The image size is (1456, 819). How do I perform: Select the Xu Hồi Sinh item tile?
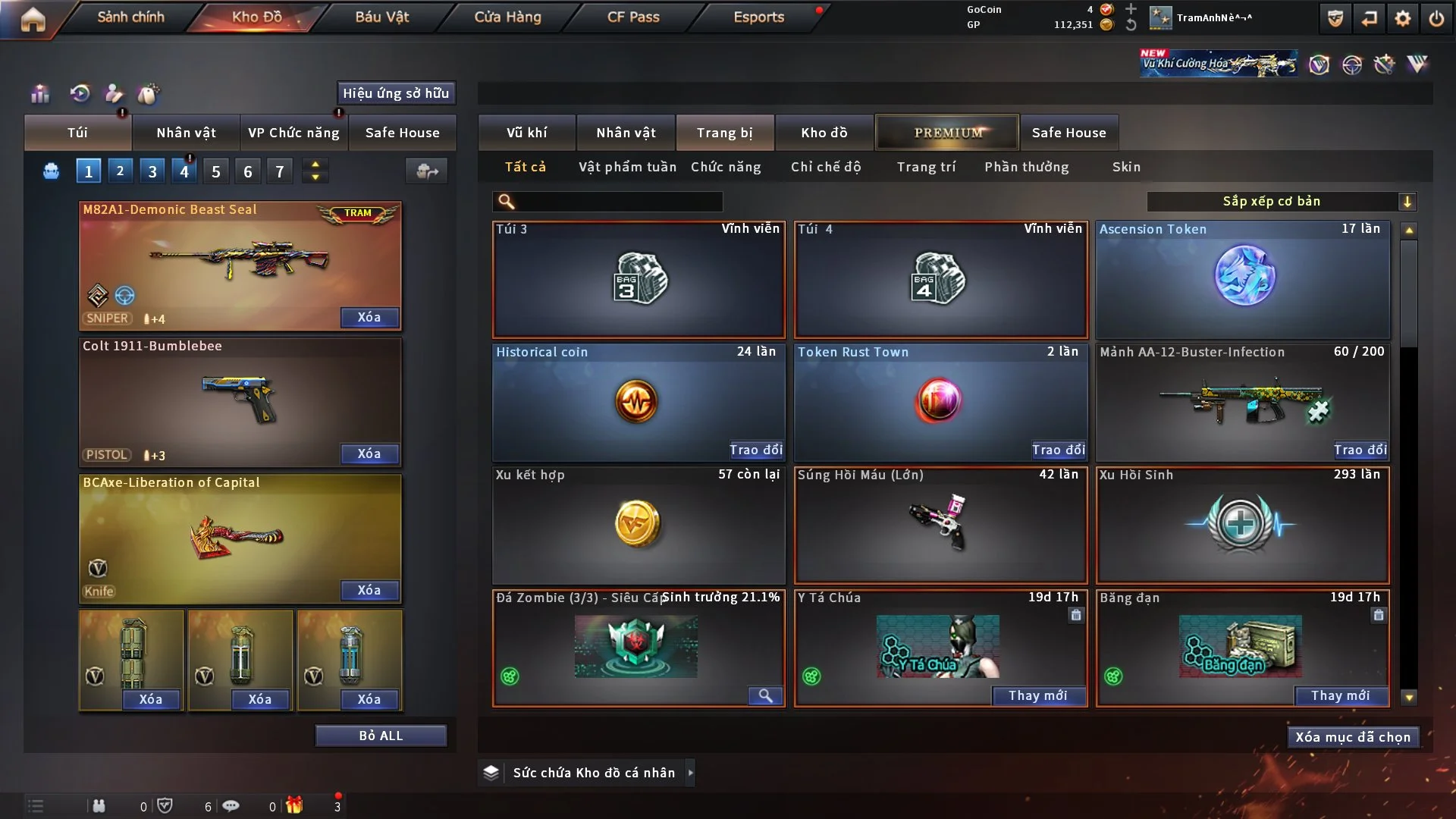[x=1243, y=525]
